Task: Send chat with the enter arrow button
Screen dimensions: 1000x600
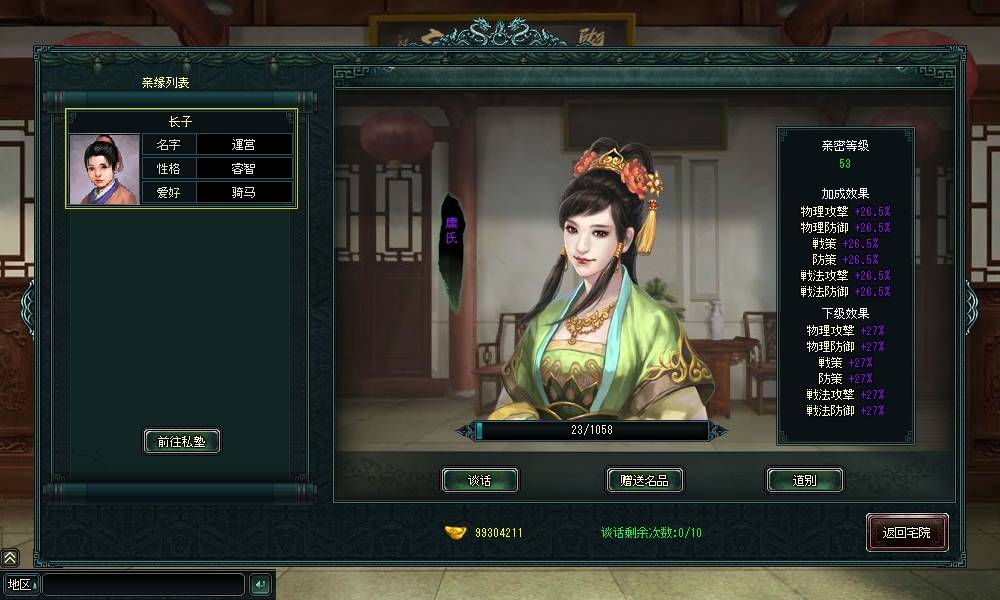Action: tap(260, 584)
